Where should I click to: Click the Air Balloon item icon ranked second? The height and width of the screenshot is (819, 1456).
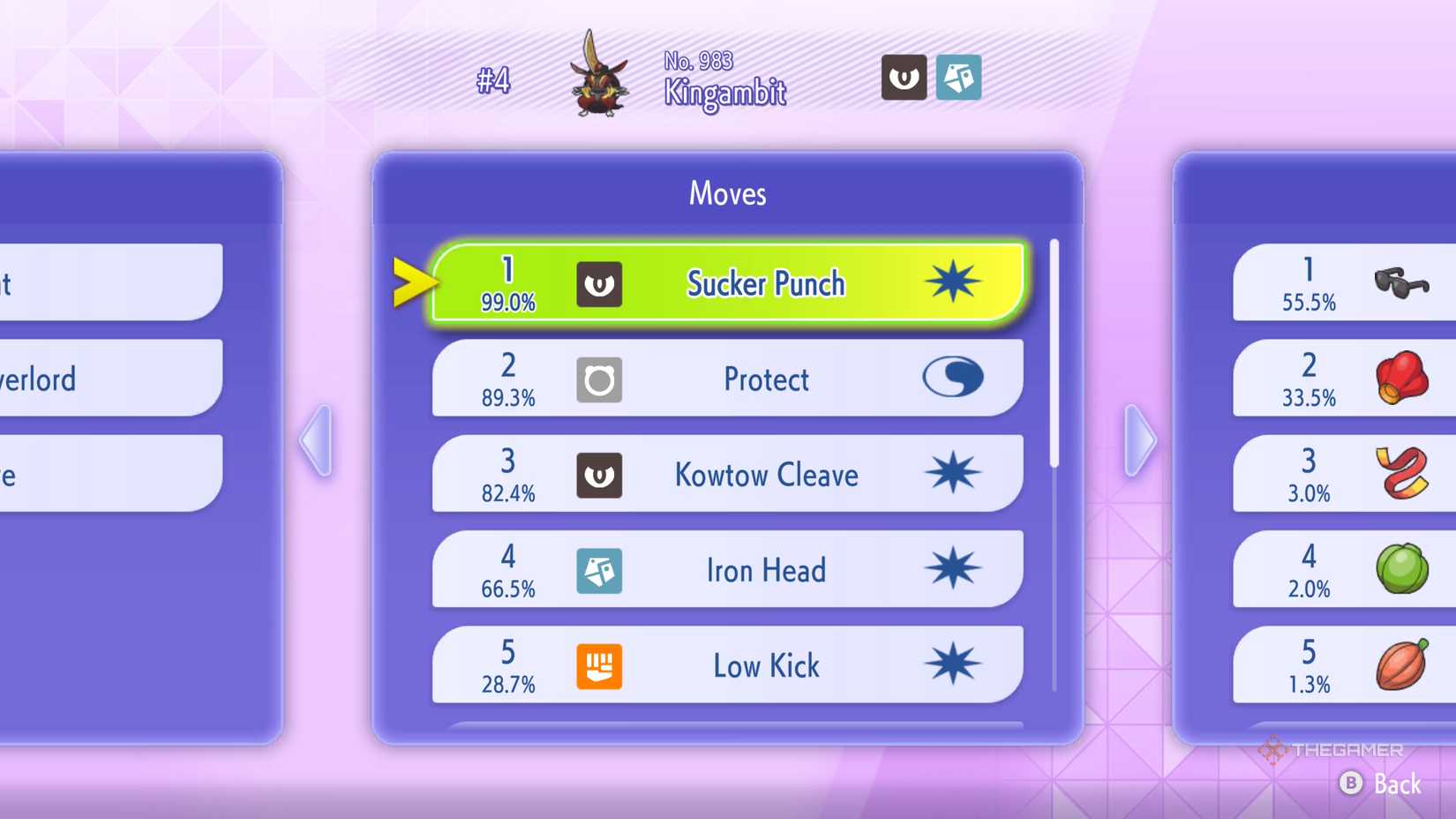click(1403, 378)
